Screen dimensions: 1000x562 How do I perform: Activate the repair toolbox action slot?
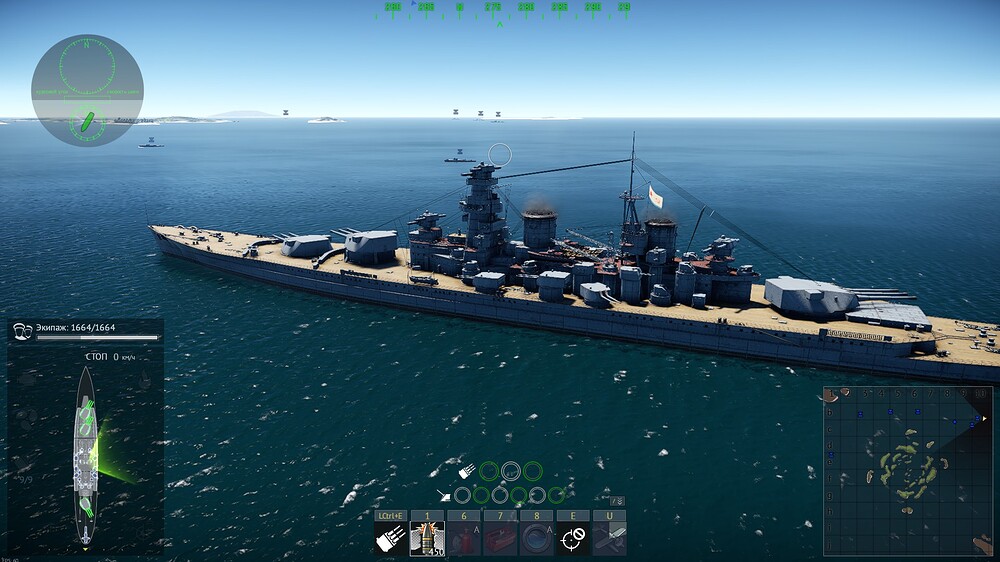(500, 538)
